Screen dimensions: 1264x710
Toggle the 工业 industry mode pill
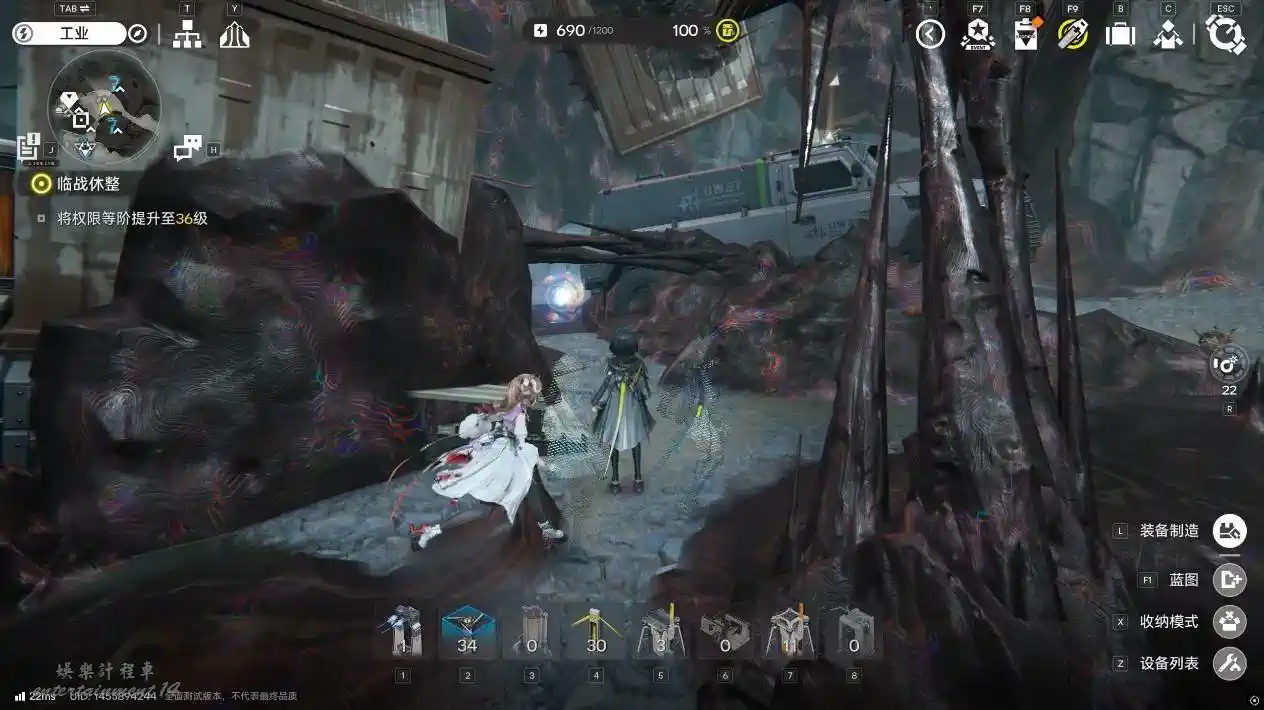point(69,33)
